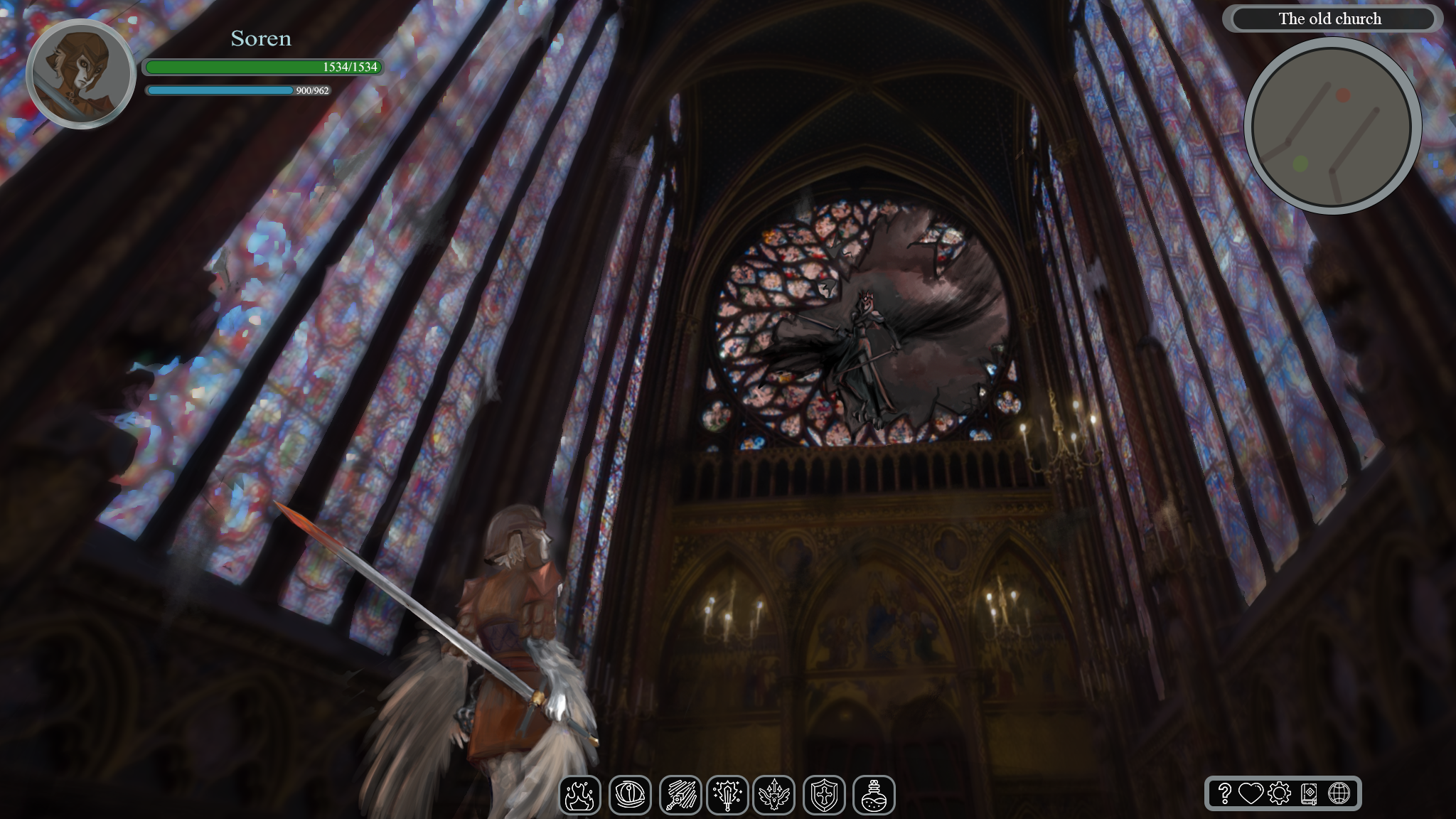Click the red enemy marker on the minimap
This screenshot has height=819, width=1456.
pos(1343,95)
